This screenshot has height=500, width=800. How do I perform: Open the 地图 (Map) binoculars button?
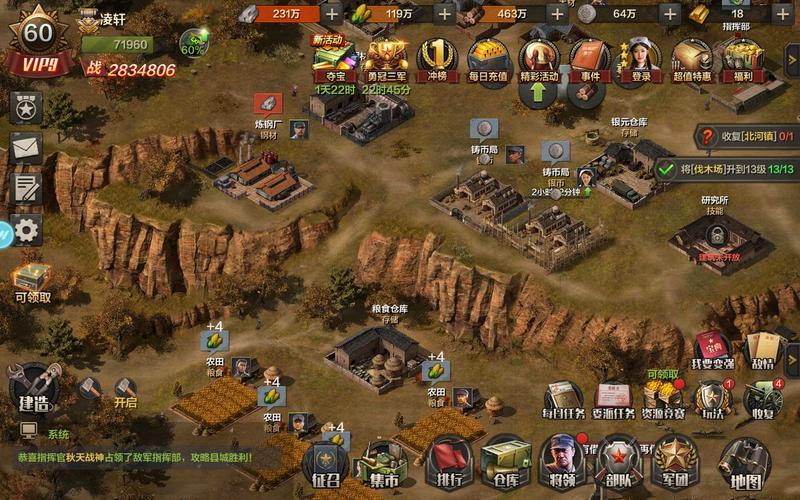tap(744, 461)
